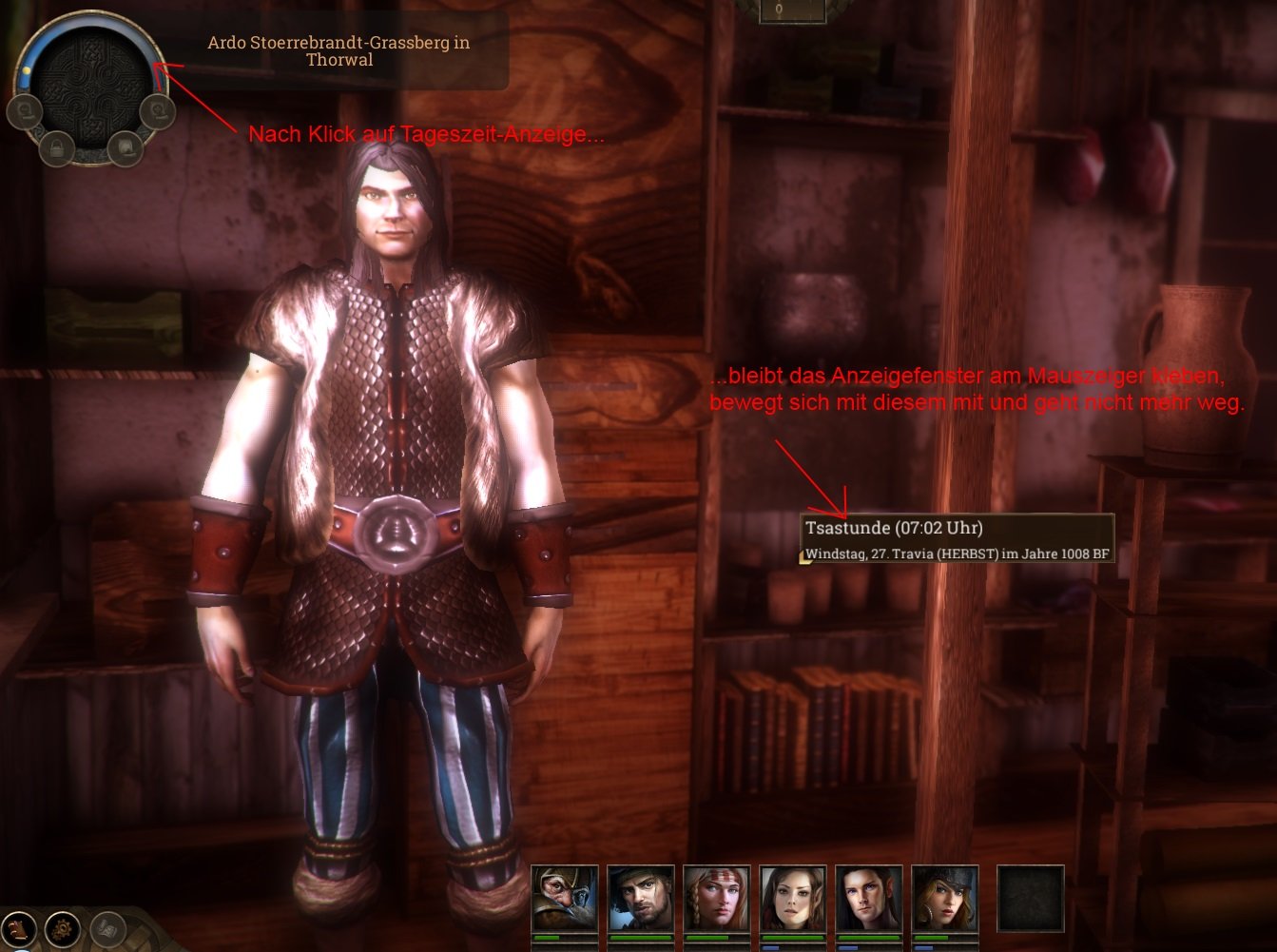Click the empty seventh party slot
The width and height of the screenshot is (1277, 952).
[1030, 899]
